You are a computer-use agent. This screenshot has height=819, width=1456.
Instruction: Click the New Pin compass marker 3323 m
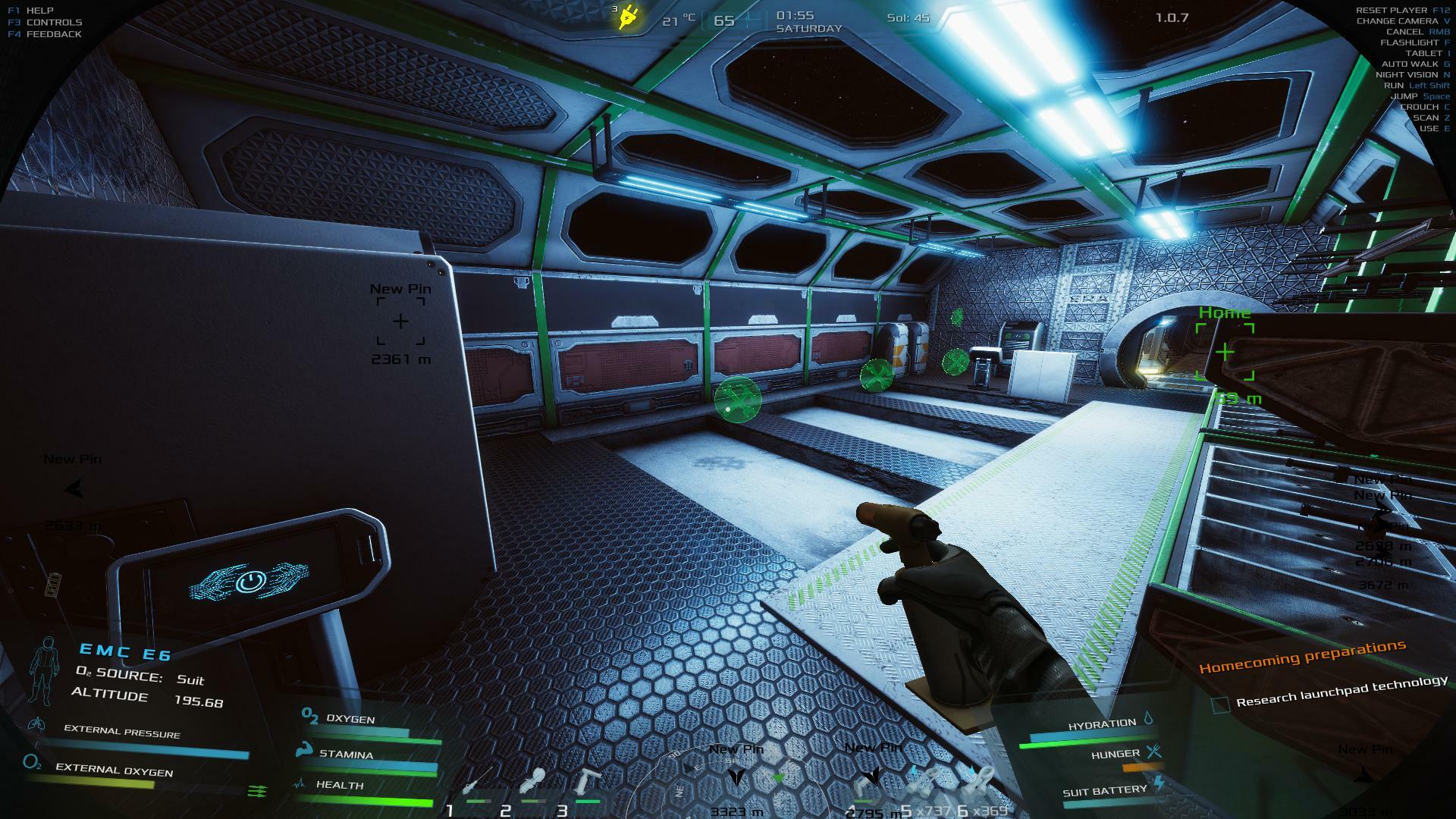[x=736, y=777]
